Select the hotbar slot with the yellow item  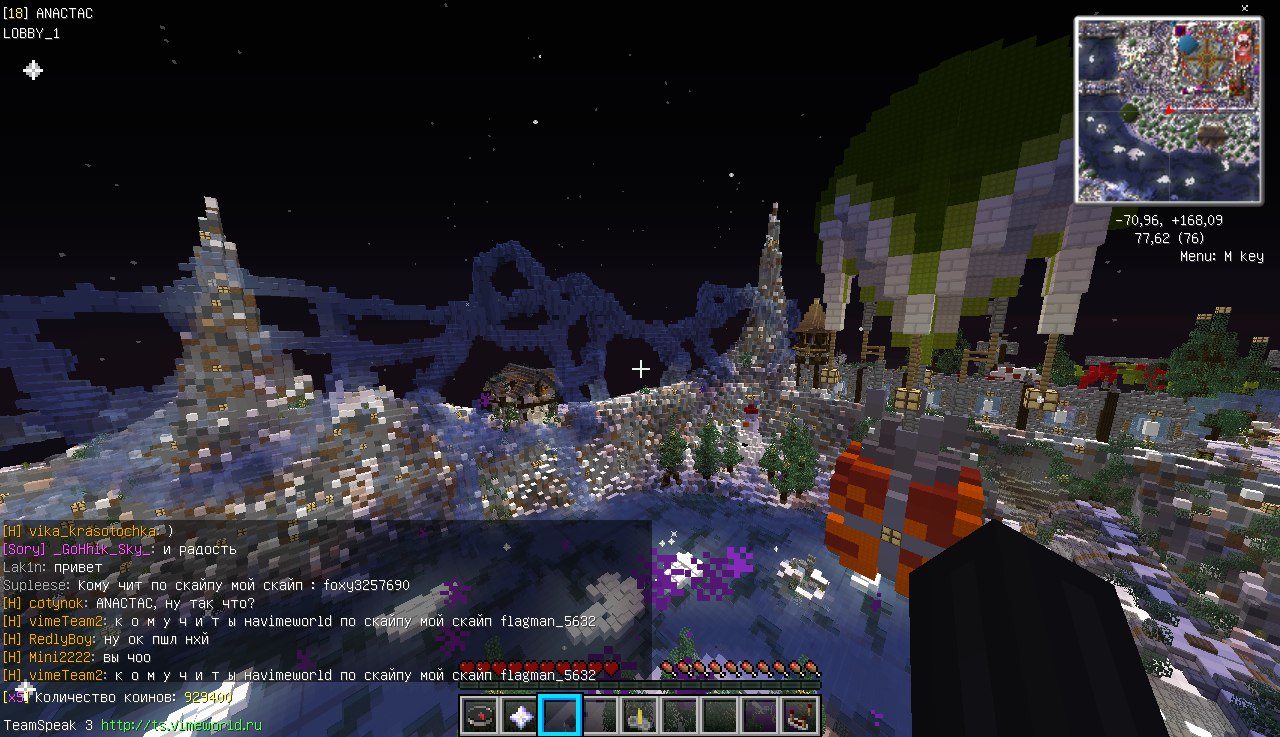coord(640,716)
